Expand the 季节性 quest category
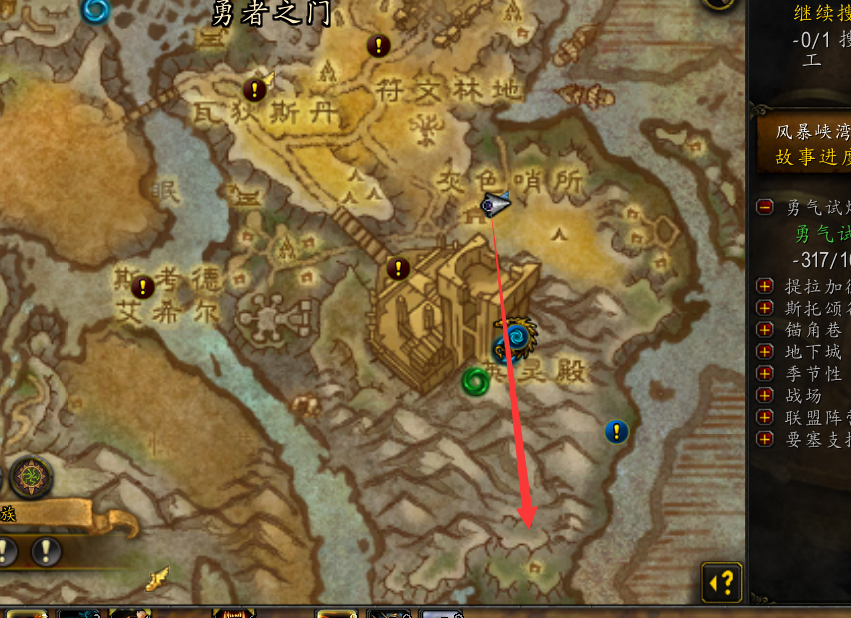Screen dimensions: 851x618 coord(765,373)
